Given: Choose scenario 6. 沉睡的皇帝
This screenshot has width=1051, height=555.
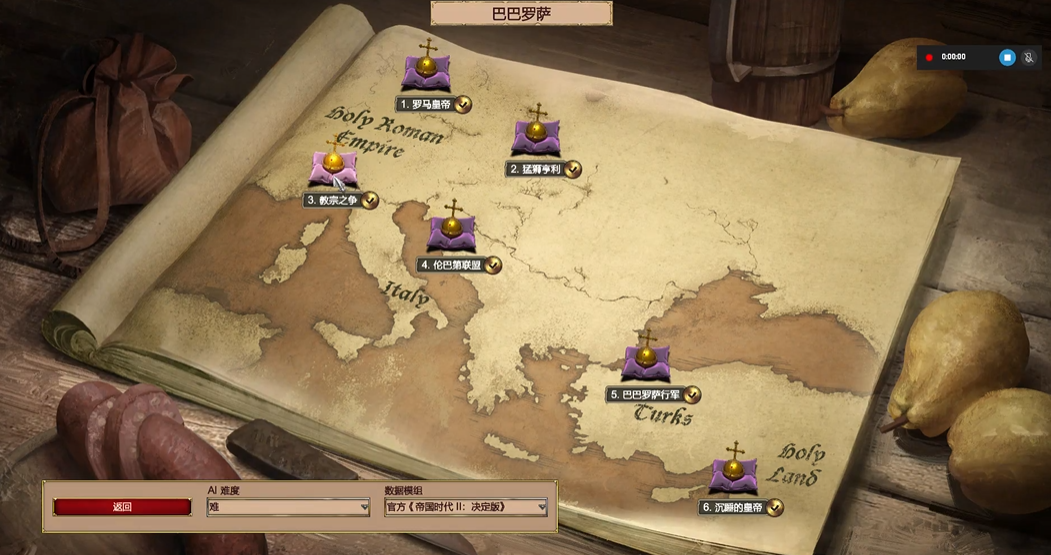Looking at the screenshot, I should 734,475.
